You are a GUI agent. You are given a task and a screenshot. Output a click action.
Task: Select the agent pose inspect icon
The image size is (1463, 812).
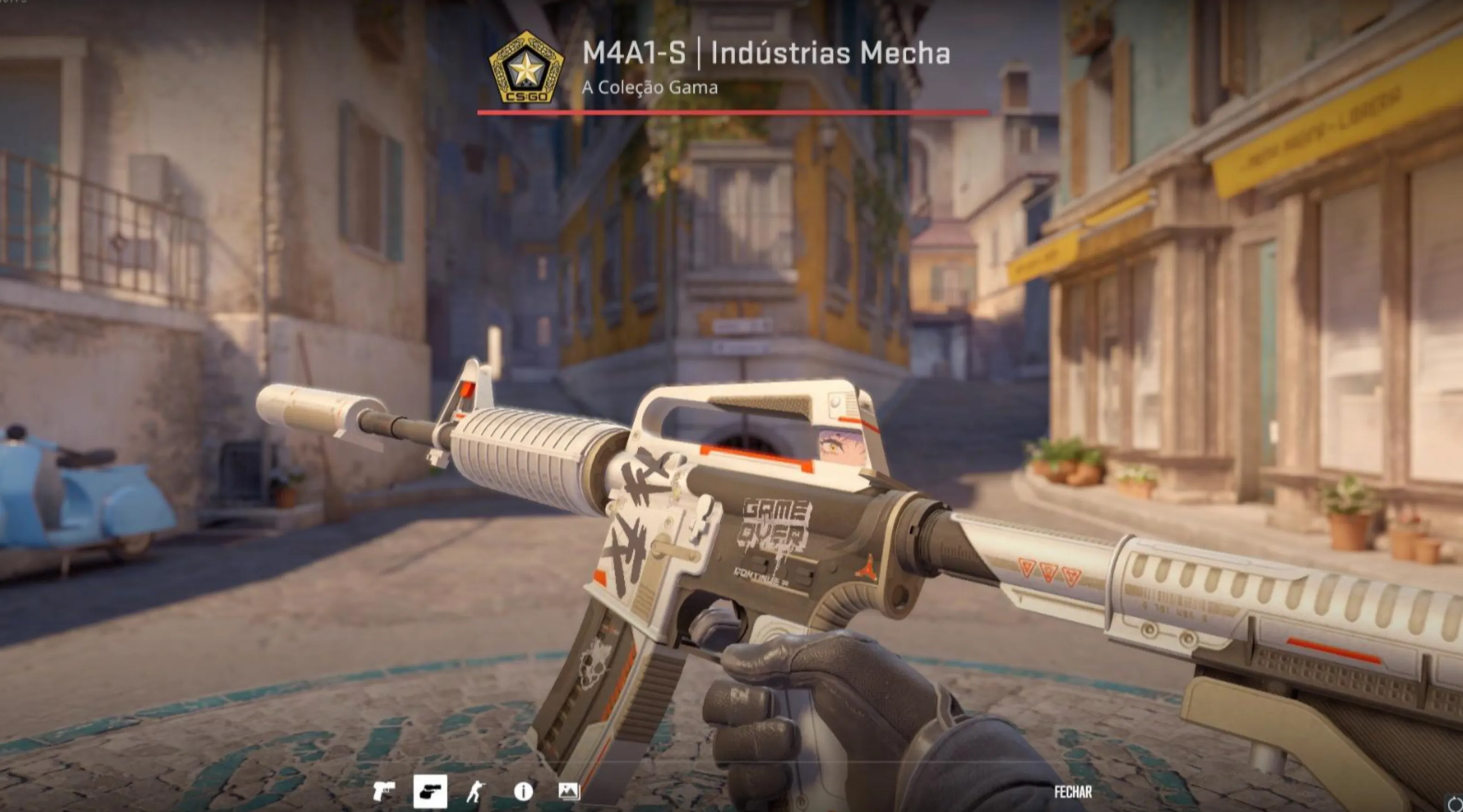[x=477, y=792]
